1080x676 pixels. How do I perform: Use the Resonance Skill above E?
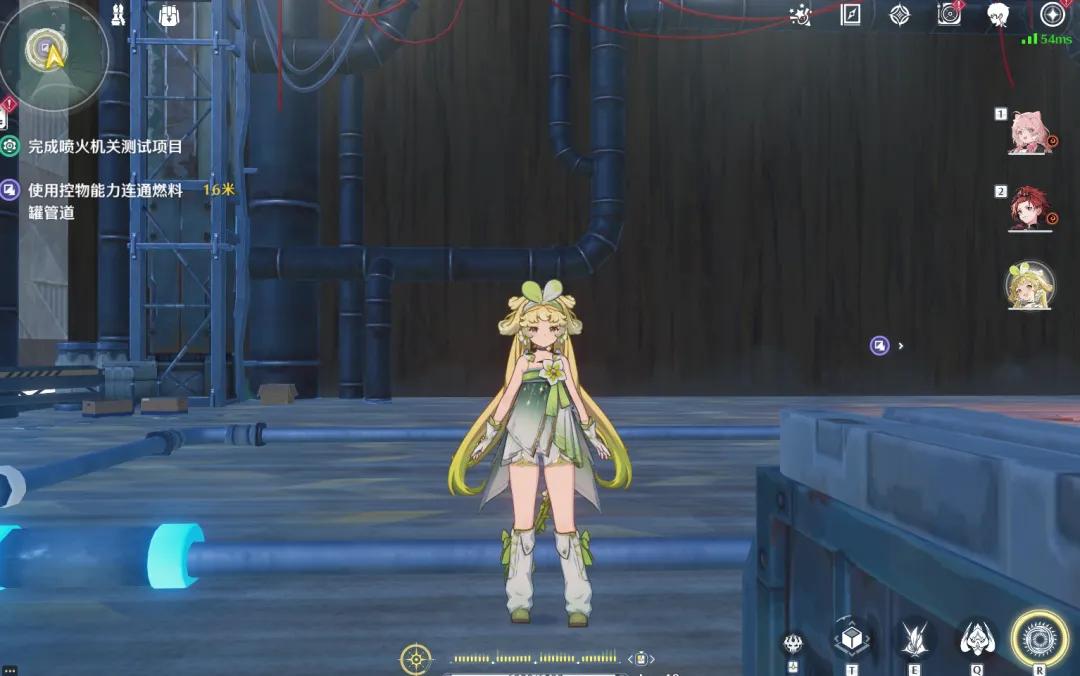pos(915,638)
